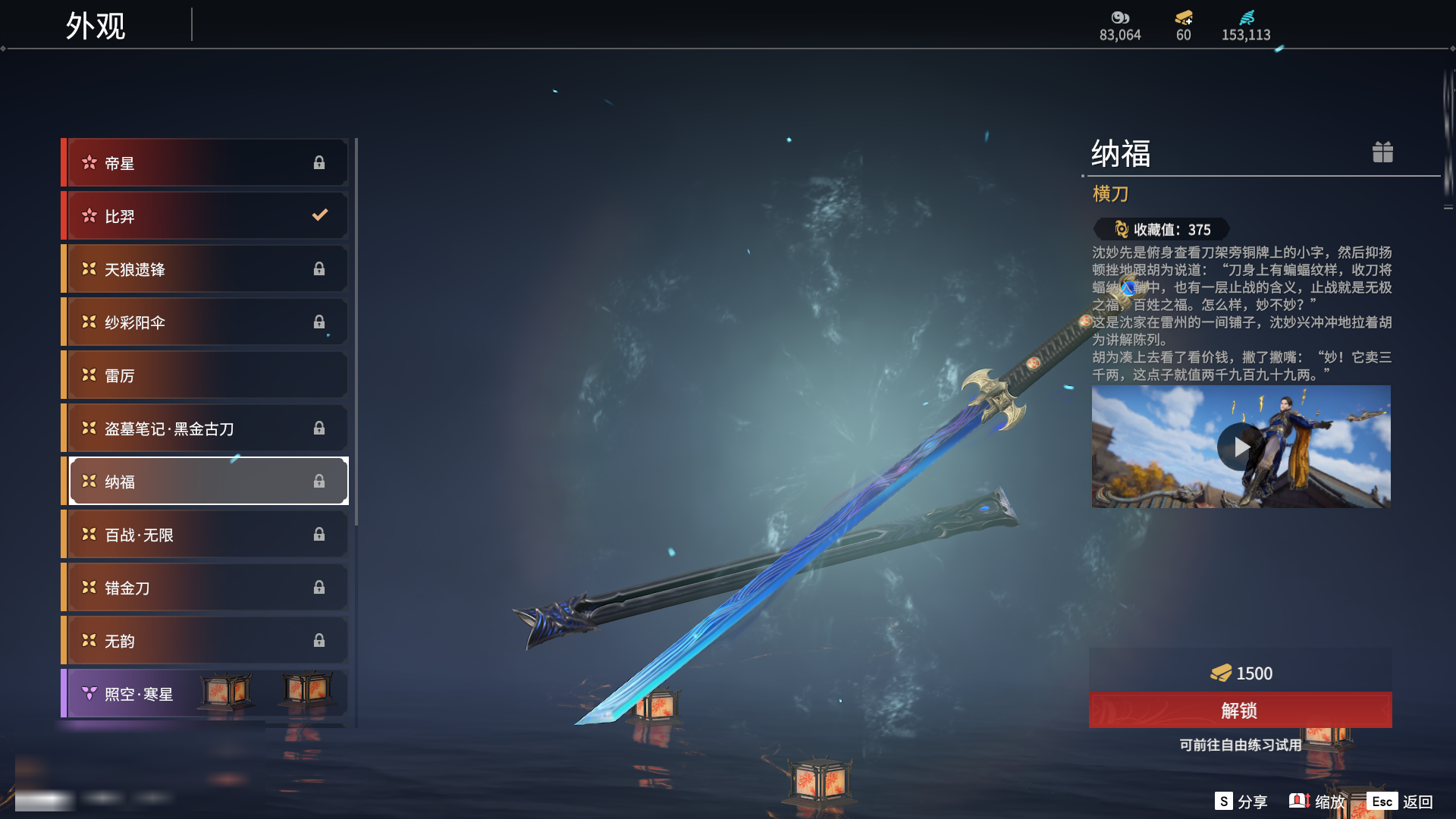Screen dimensions: 1456x819
Task: Select the highlighted 纳福 entry
Action: [206, 482]
